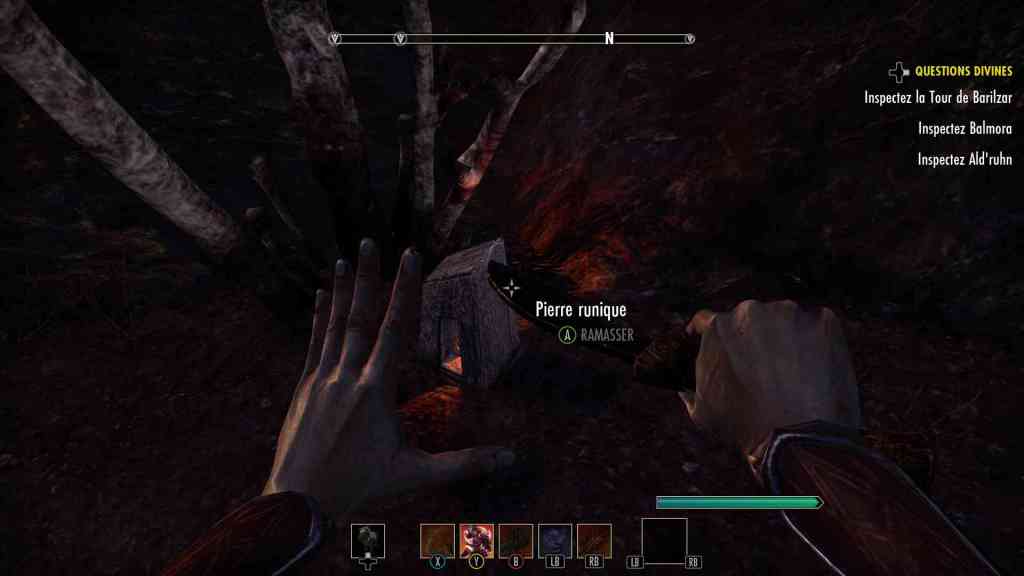Viewport: 1024px width, 576px height.
Task: Click the north marker on the compass
Action: 608,39
